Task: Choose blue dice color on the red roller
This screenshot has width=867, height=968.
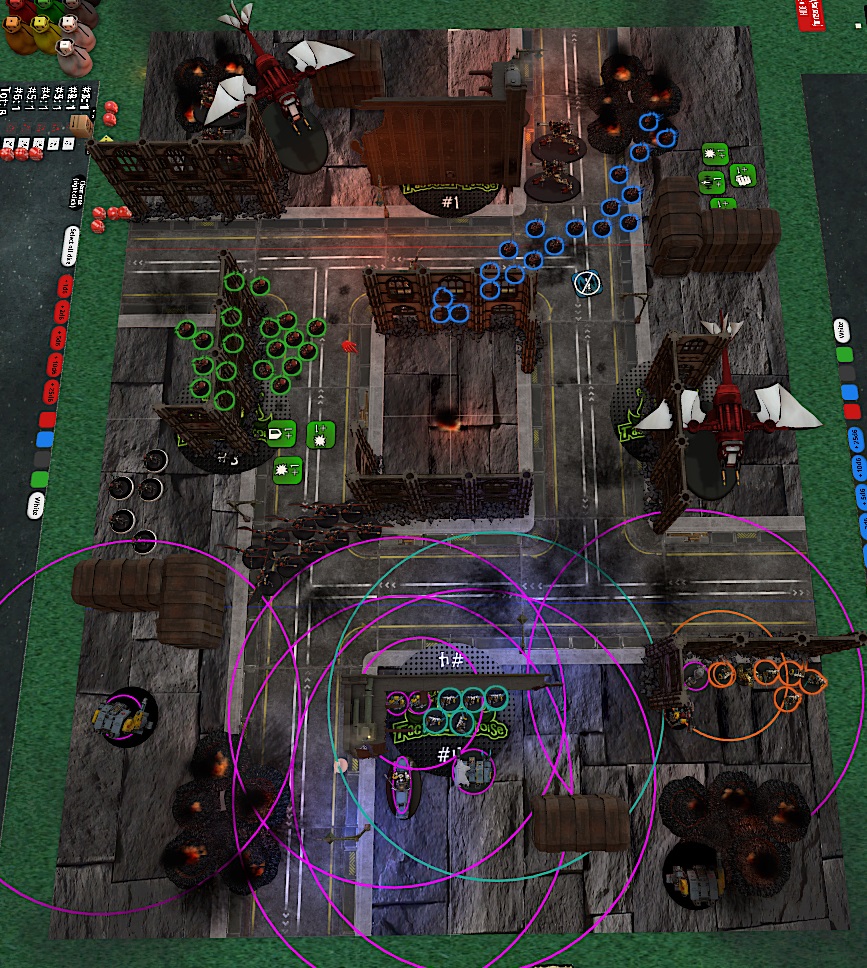Action: coord(43,439)
